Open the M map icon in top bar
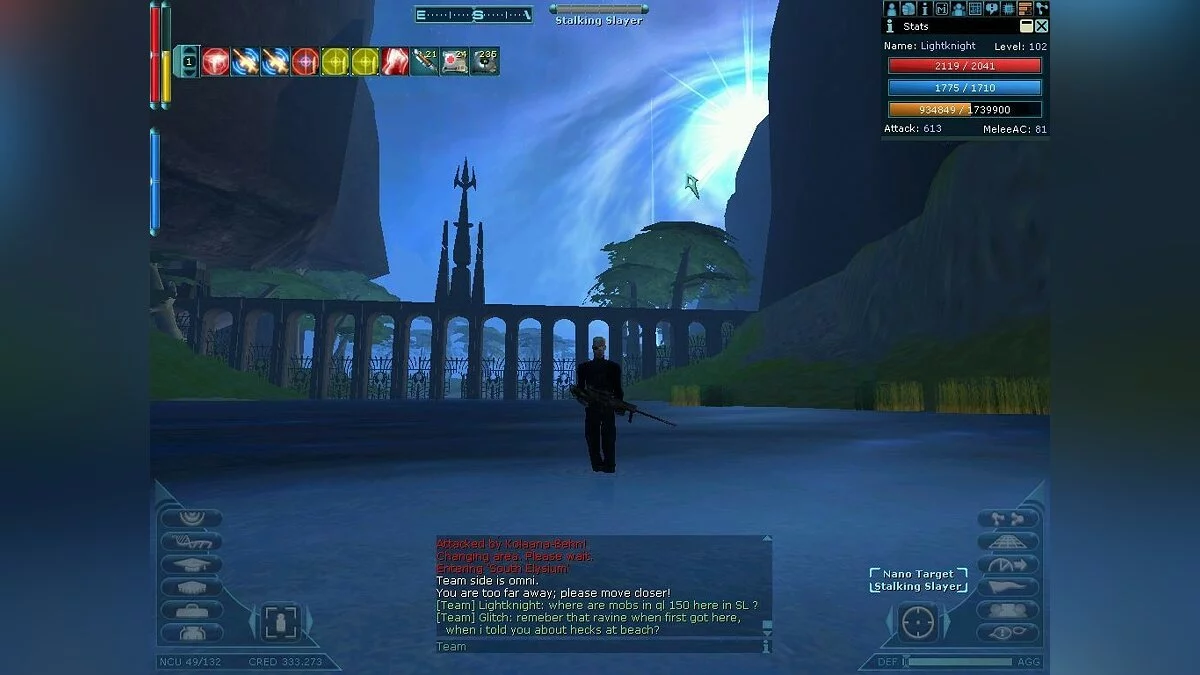The height and width of the screenshot is (675, 1200). [942, 9]
